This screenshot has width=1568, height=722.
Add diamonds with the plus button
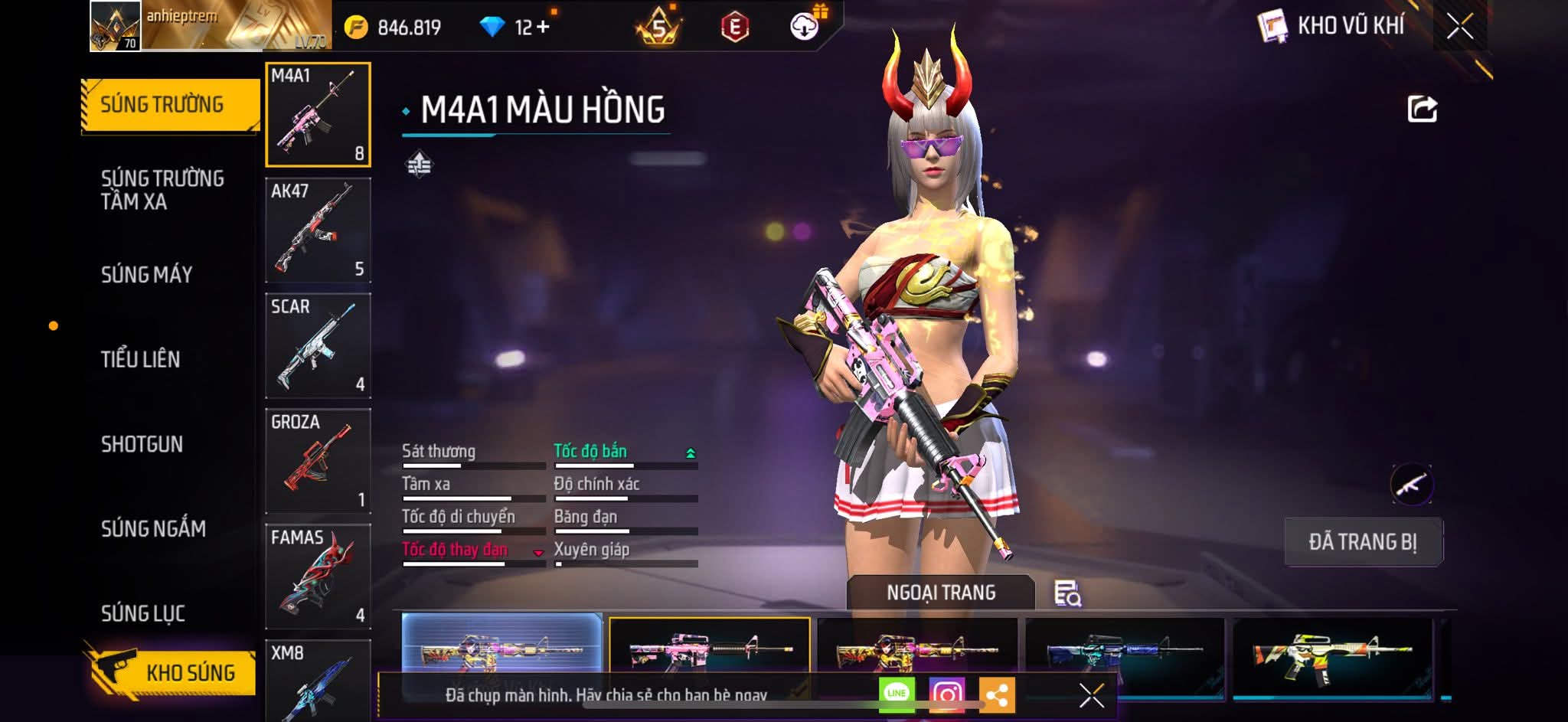pyautogui.click(x=543, y=28)
